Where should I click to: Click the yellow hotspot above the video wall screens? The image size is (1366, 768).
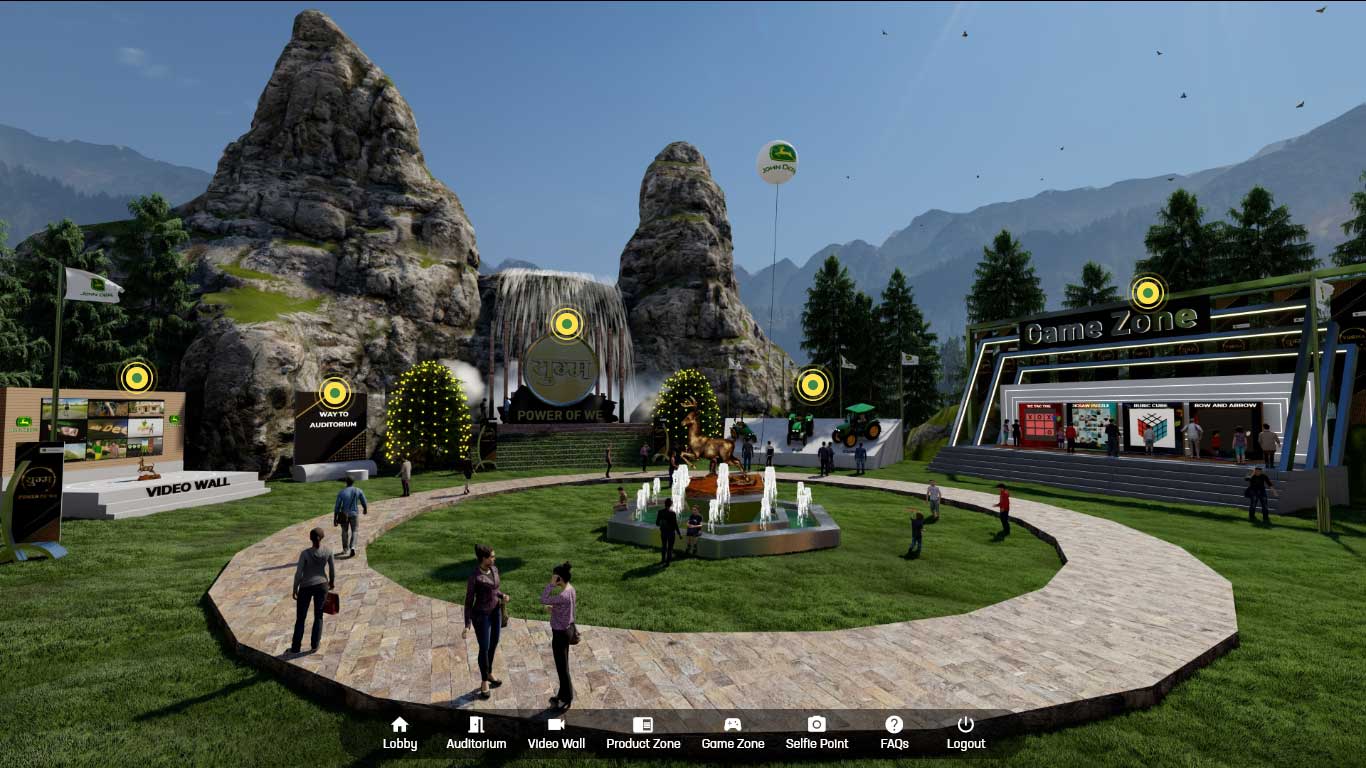coord(136,377)
